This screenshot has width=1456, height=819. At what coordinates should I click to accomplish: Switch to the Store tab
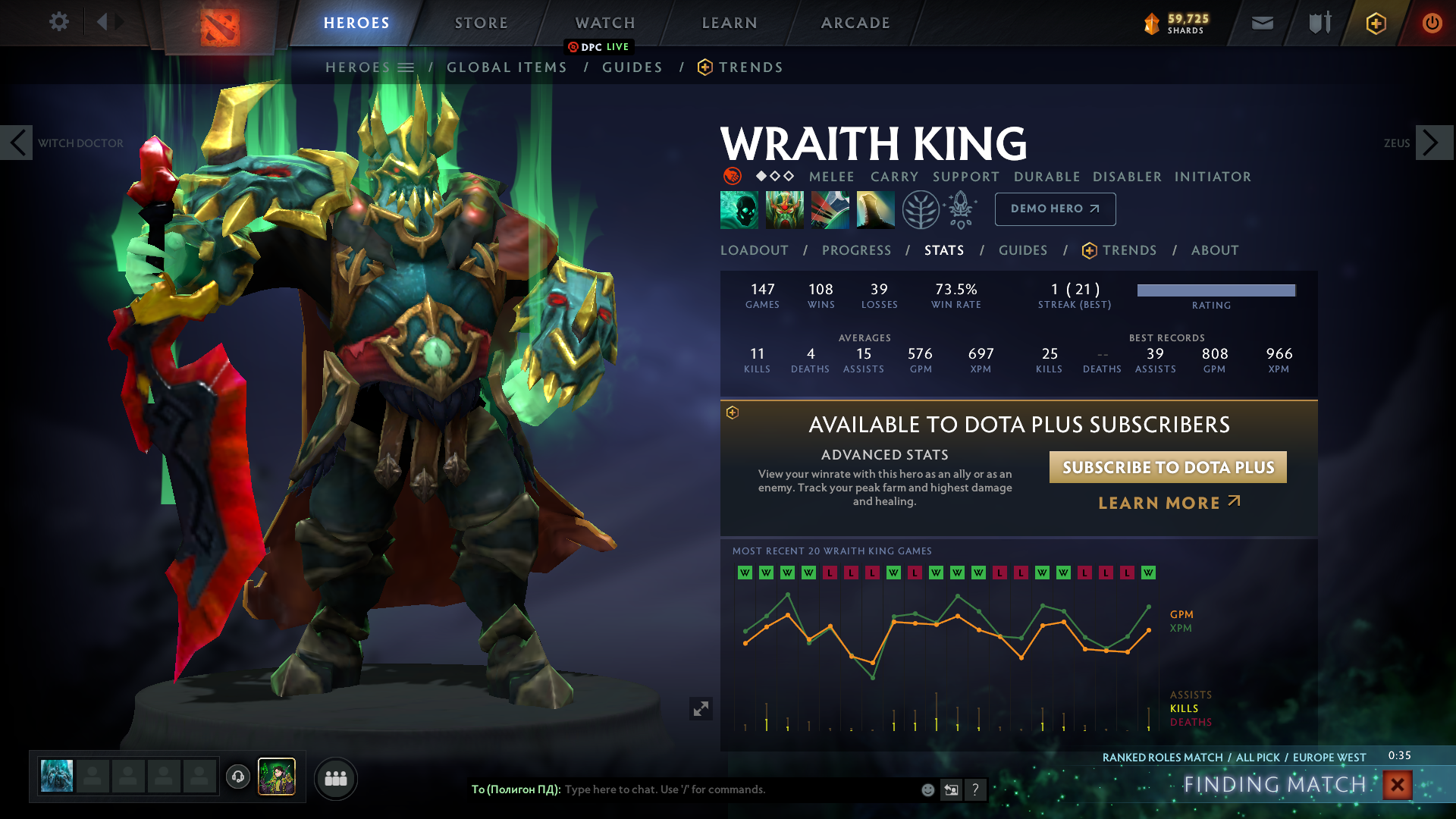(481, 23)
